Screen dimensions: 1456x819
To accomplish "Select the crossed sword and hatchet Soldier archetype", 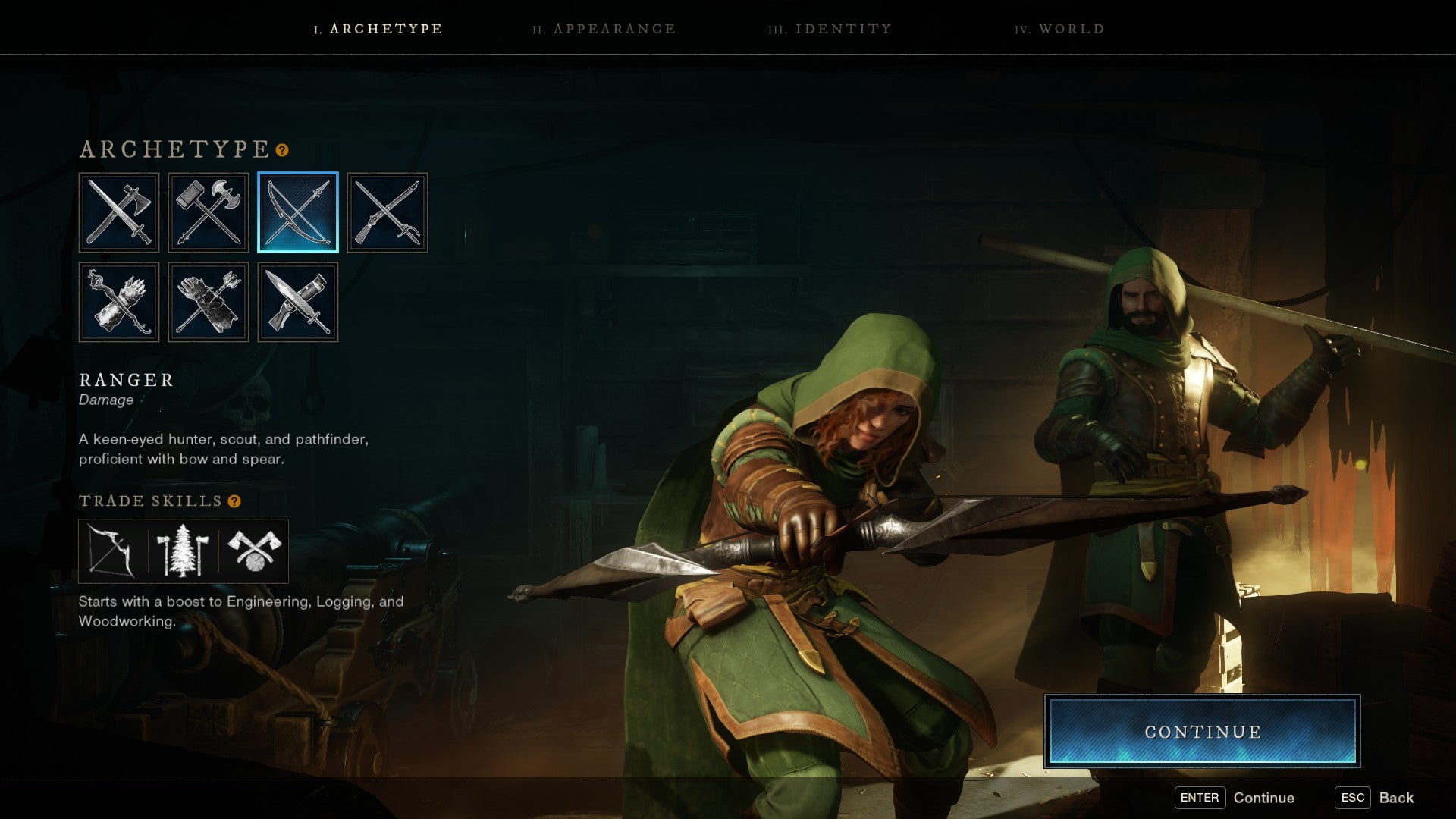I will click(119, 212).
